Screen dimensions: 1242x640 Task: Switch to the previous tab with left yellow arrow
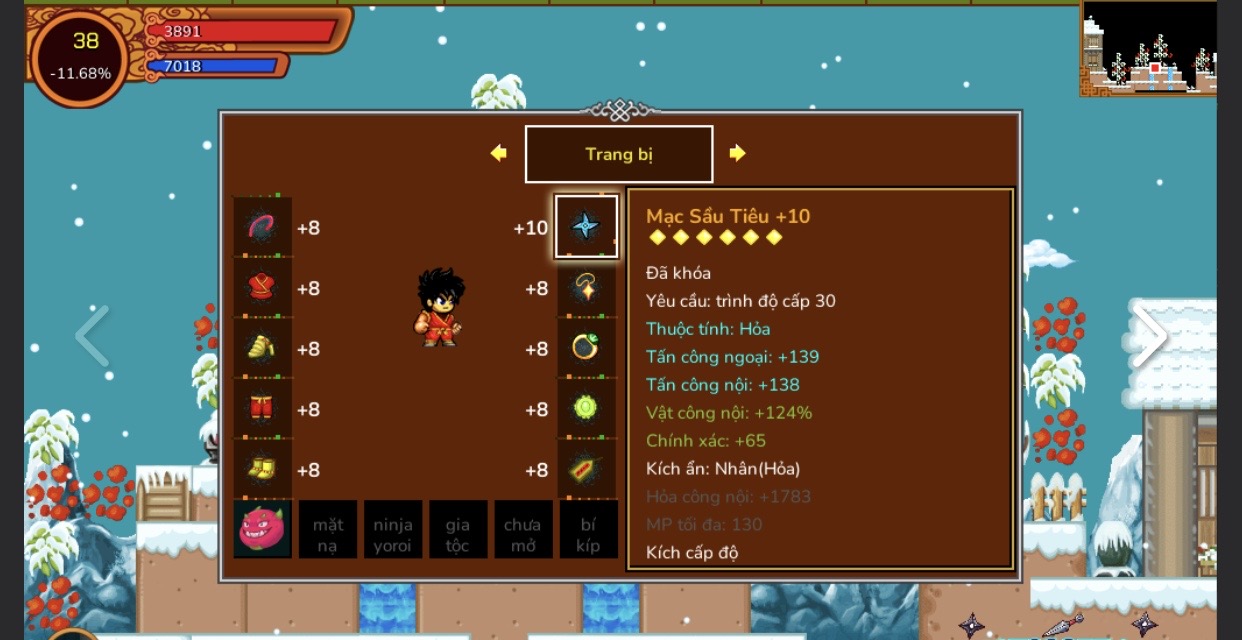click(x=498, y=153)
